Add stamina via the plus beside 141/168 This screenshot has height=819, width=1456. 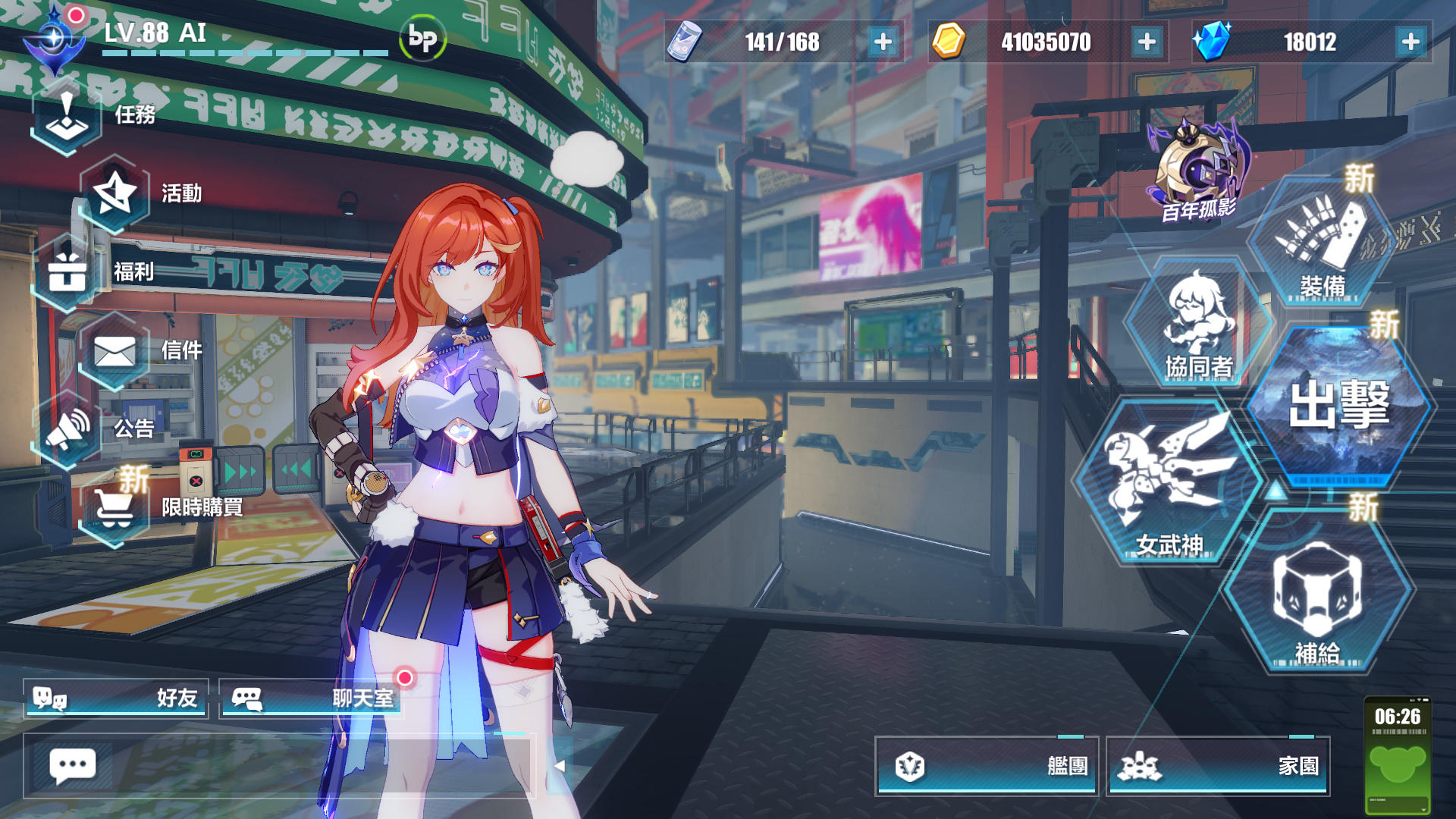pos(880,42)
